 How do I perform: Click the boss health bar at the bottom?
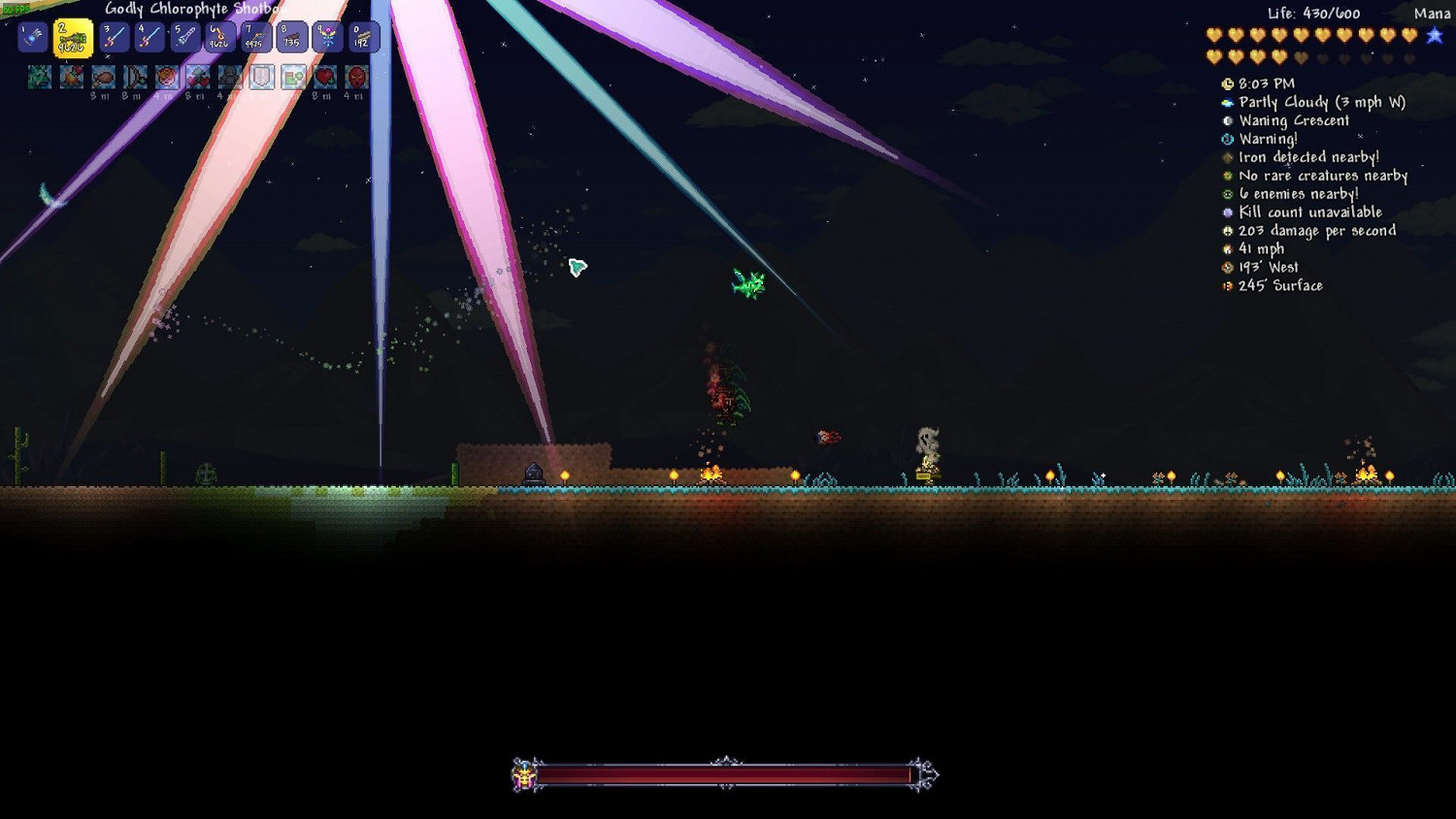coord(728,774)
